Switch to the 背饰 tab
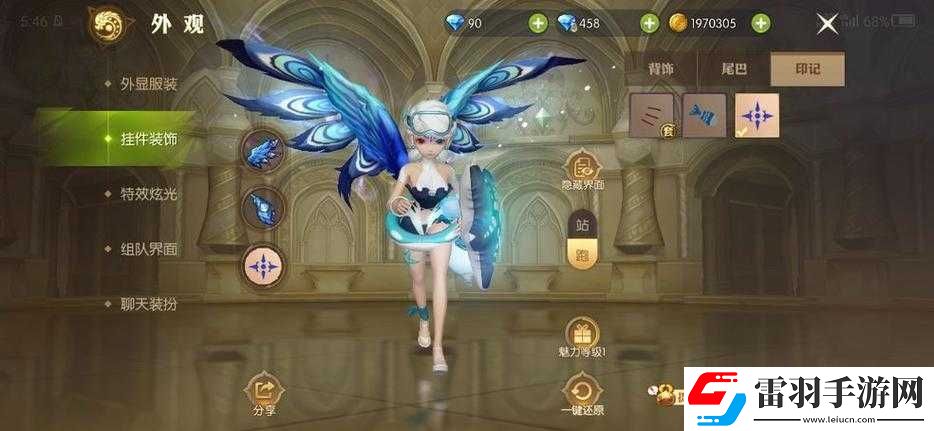 tap(661, 69)
